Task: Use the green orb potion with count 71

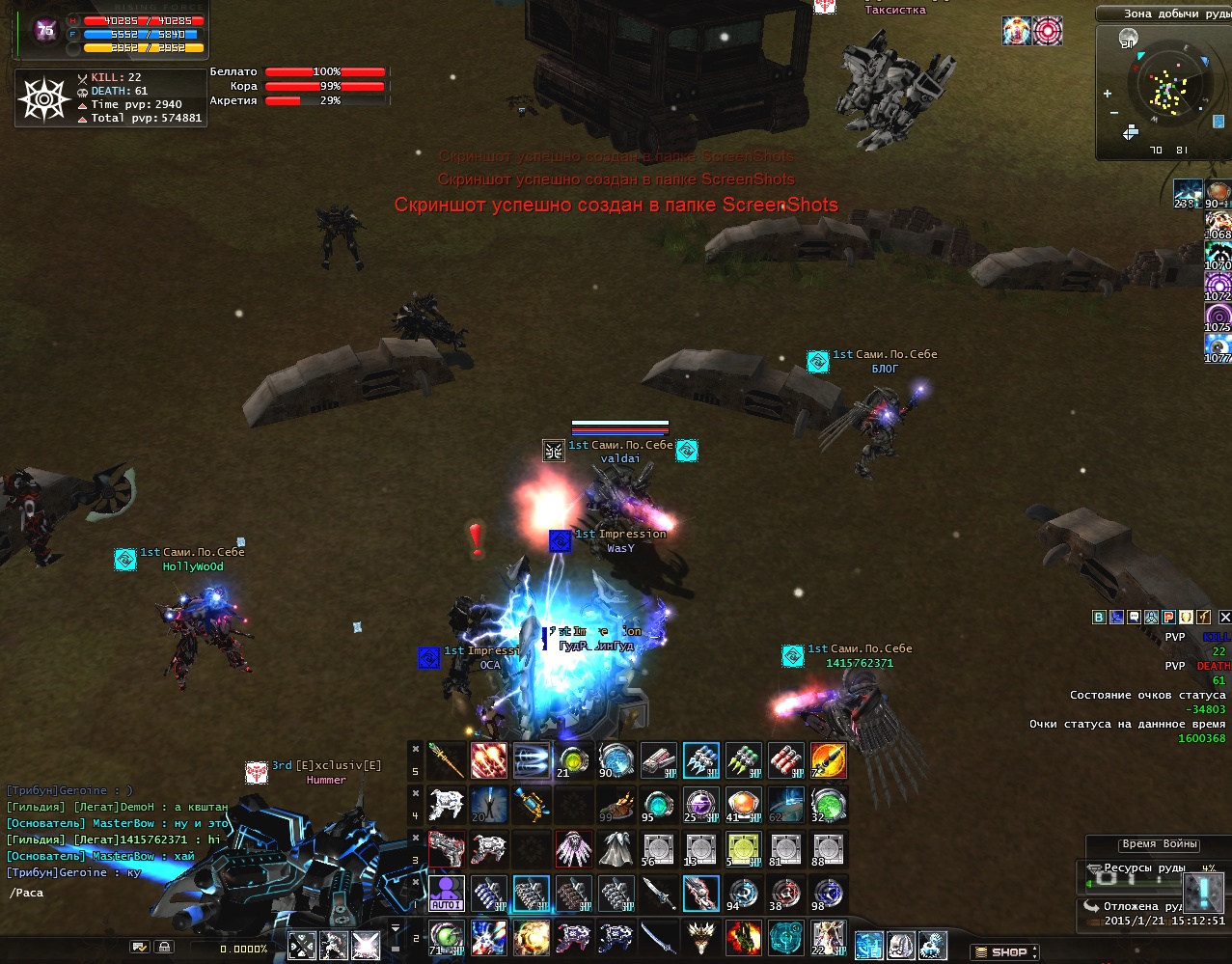Action: [x=447, y=936]
